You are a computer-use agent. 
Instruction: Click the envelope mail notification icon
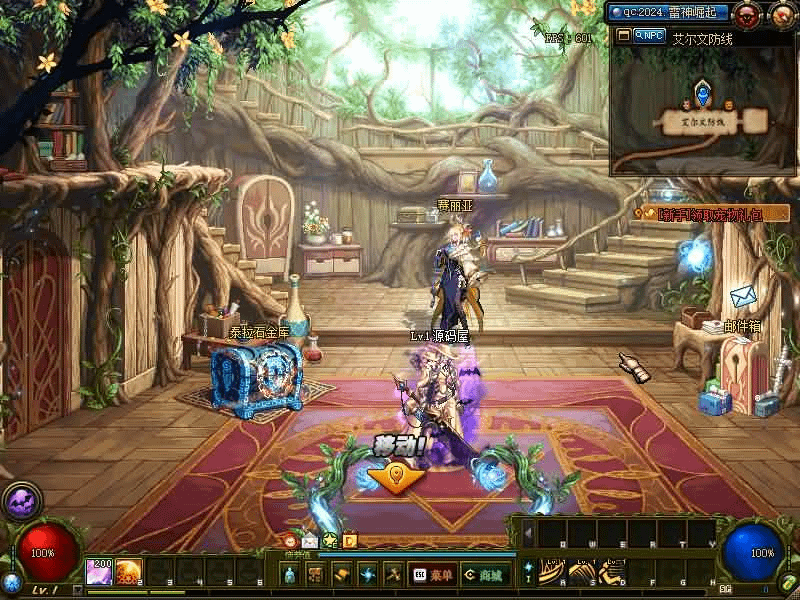309,541
